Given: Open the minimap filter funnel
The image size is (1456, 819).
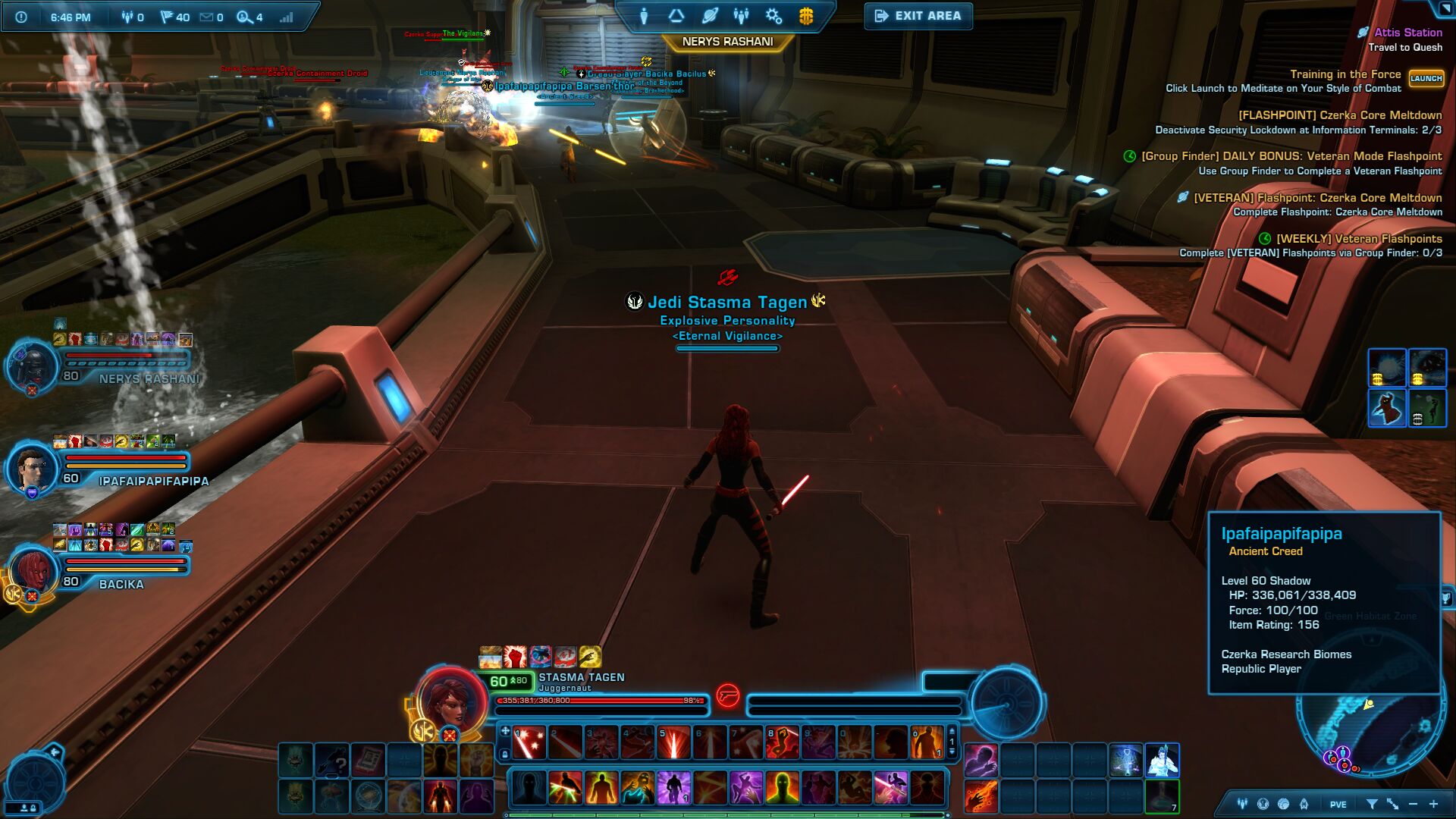Looking at the screenshot, I should (x=1372, y=804).
